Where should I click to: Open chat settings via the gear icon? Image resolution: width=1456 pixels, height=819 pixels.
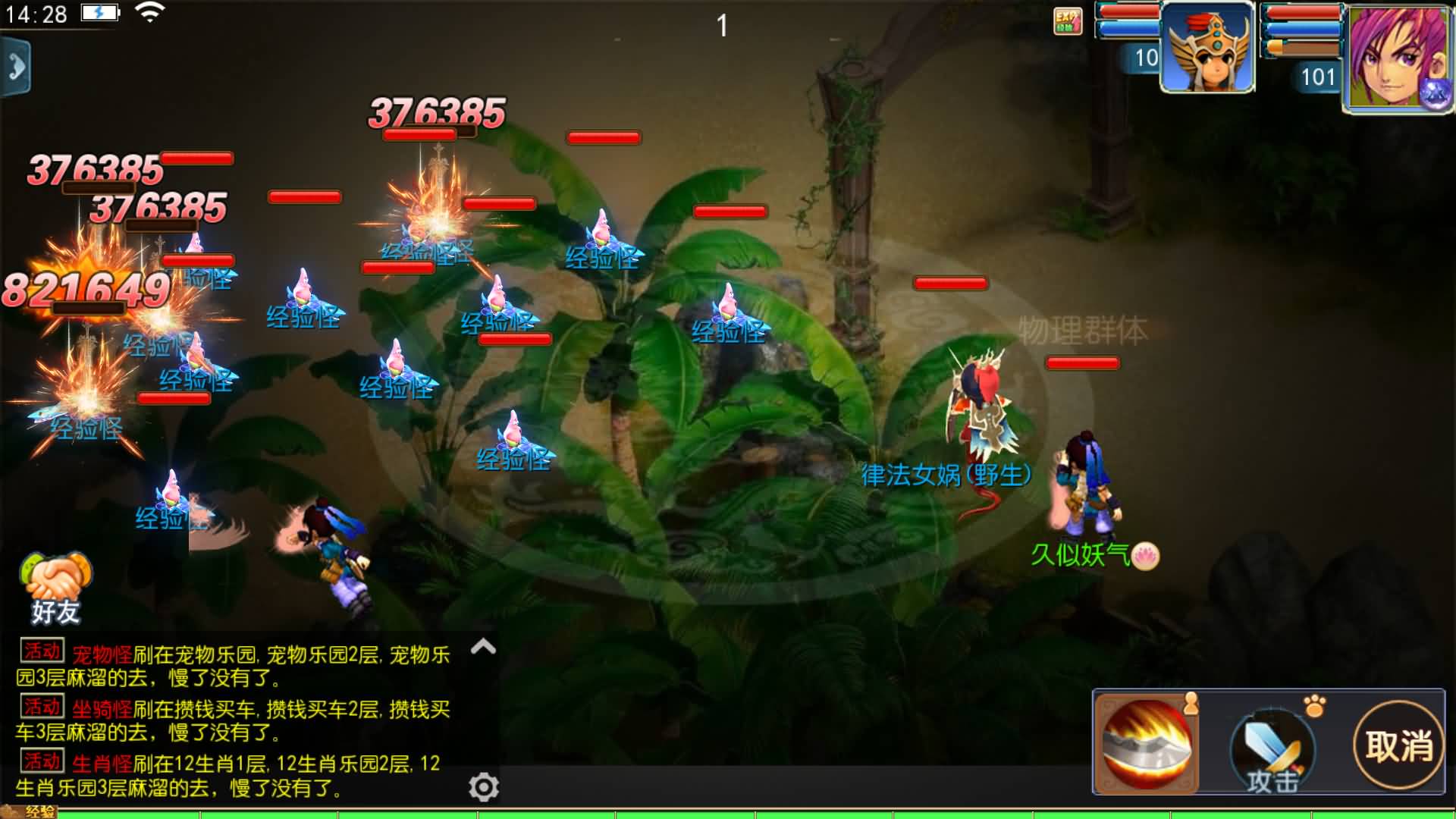pyautogui.click(x=483, y=787)
